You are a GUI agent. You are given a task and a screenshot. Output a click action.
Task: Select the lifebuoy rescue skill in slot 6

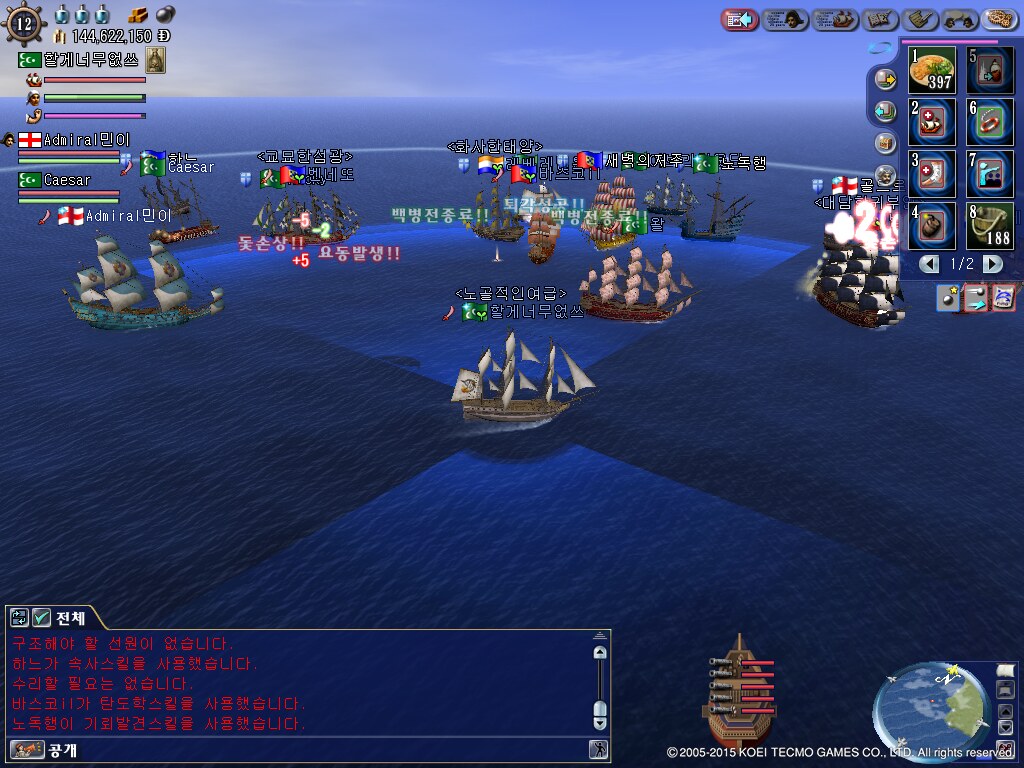pyautogui.click(x=990, y=122)
